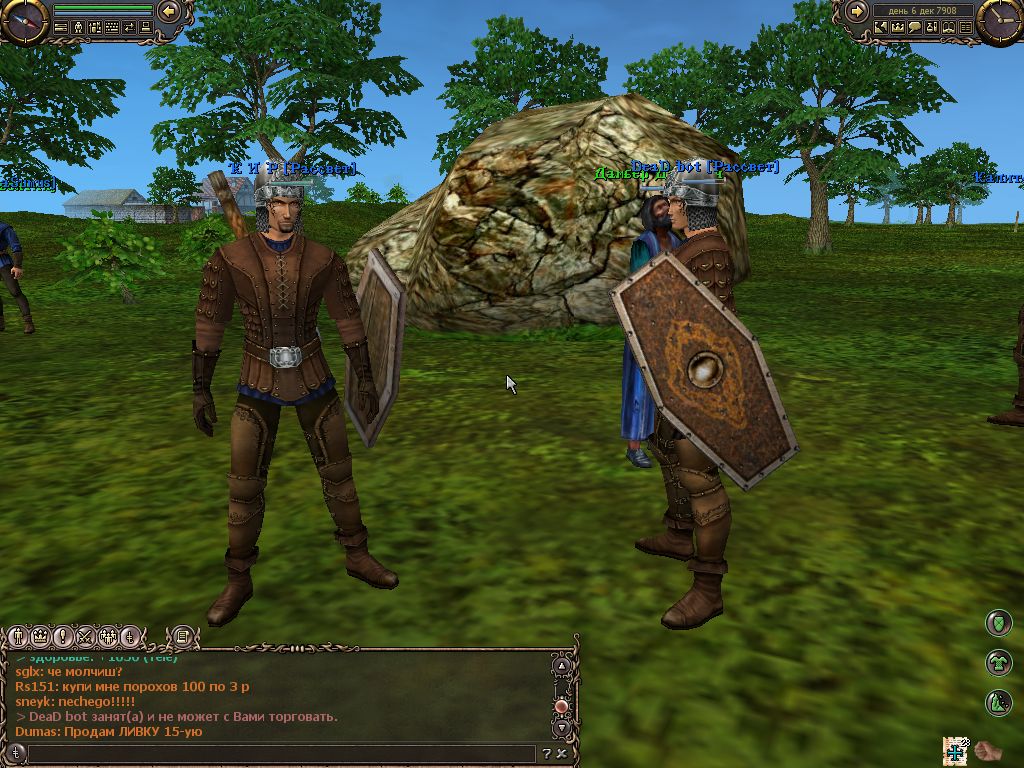
Task: Select the exclamation mark chat filter tab
Action: [x=63, y=635]
